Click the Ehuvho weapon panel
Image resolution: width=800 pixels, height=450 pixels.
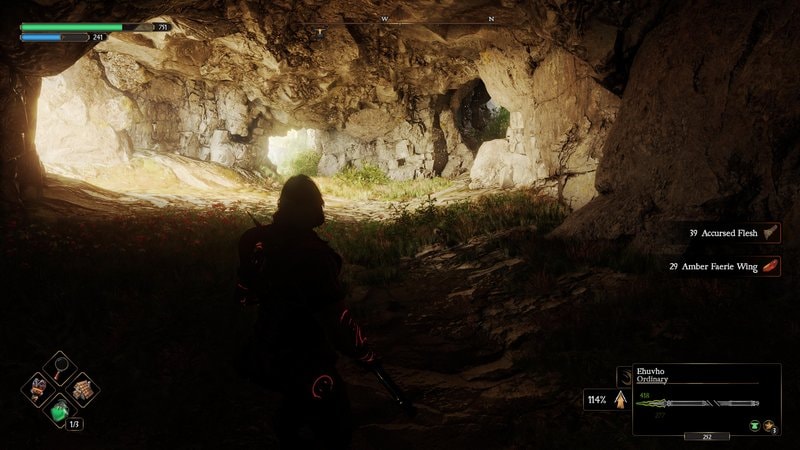706,399
